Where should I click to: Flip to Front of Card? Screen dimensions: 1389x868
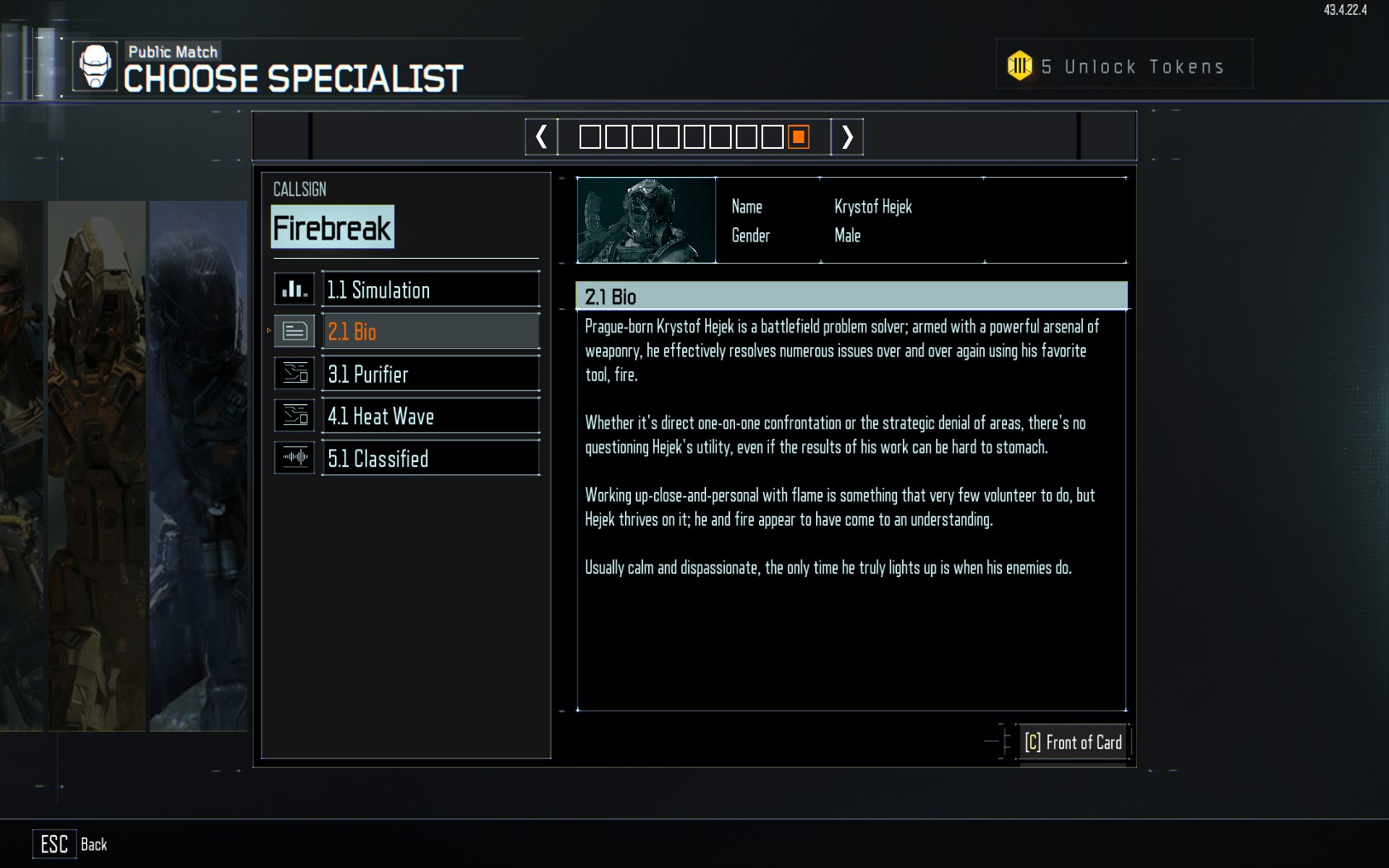tap(1073, 742)
